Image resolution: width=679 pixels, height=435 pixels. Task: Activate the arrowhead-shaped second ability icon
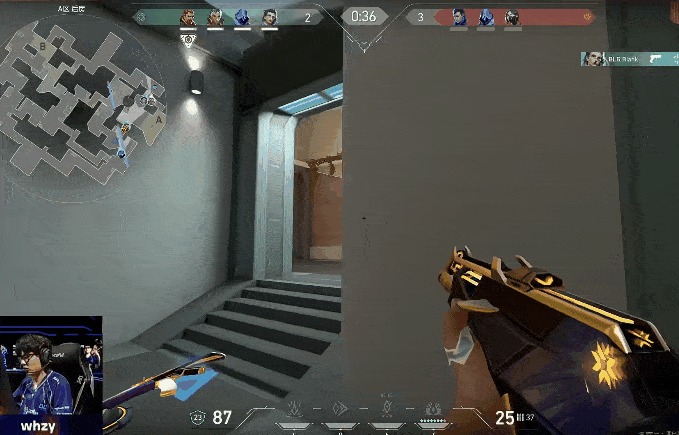coord(340,409)
